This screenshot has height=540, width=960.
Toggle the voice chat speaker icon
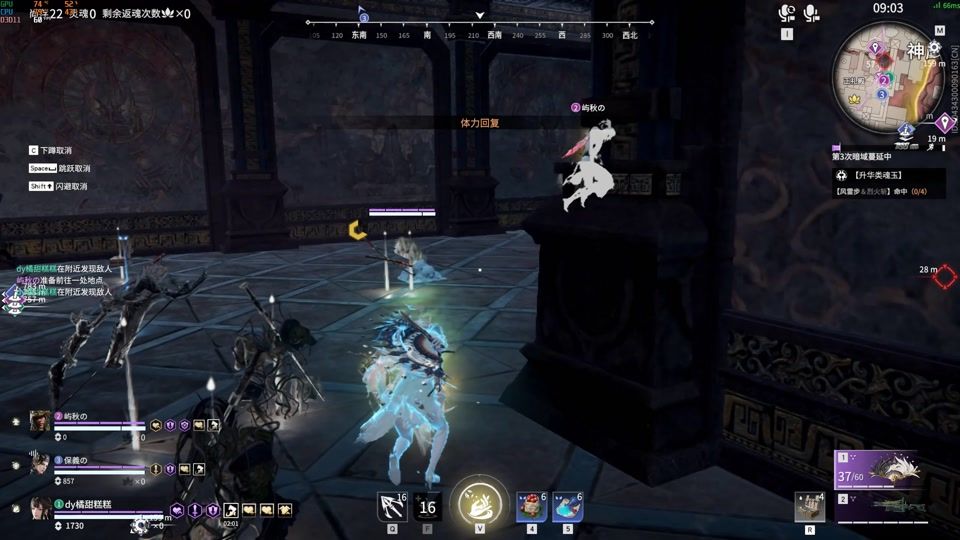(787, 12)
